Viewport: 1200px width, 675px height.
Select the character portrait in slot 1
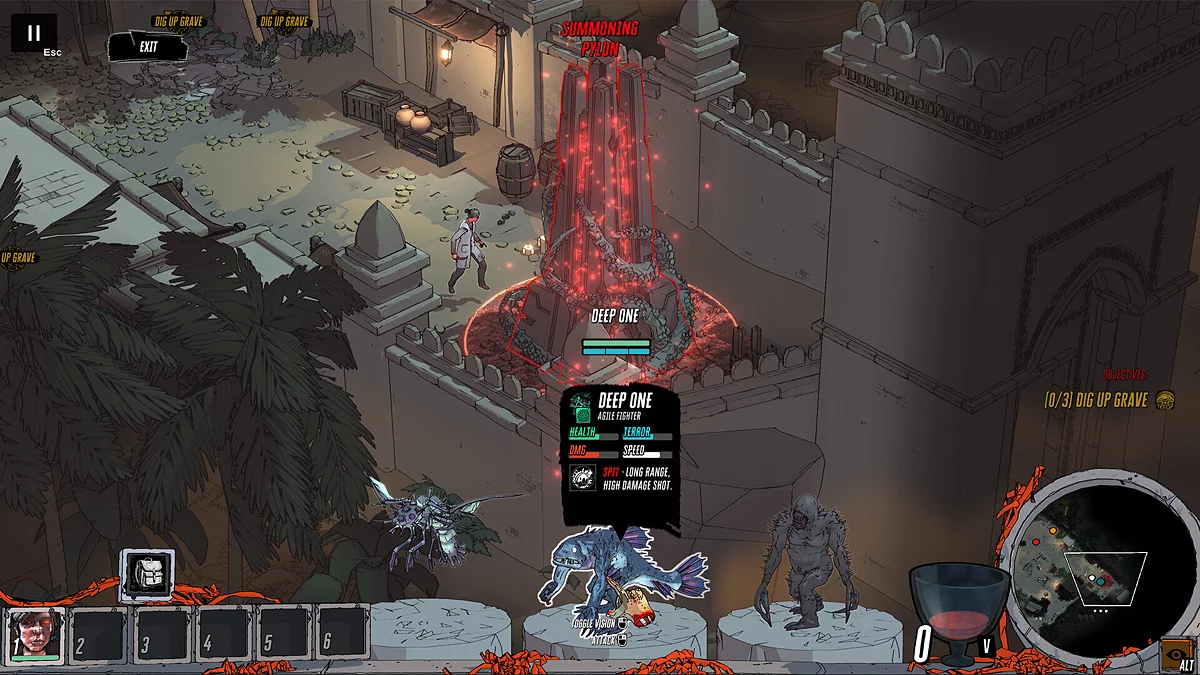37,634
